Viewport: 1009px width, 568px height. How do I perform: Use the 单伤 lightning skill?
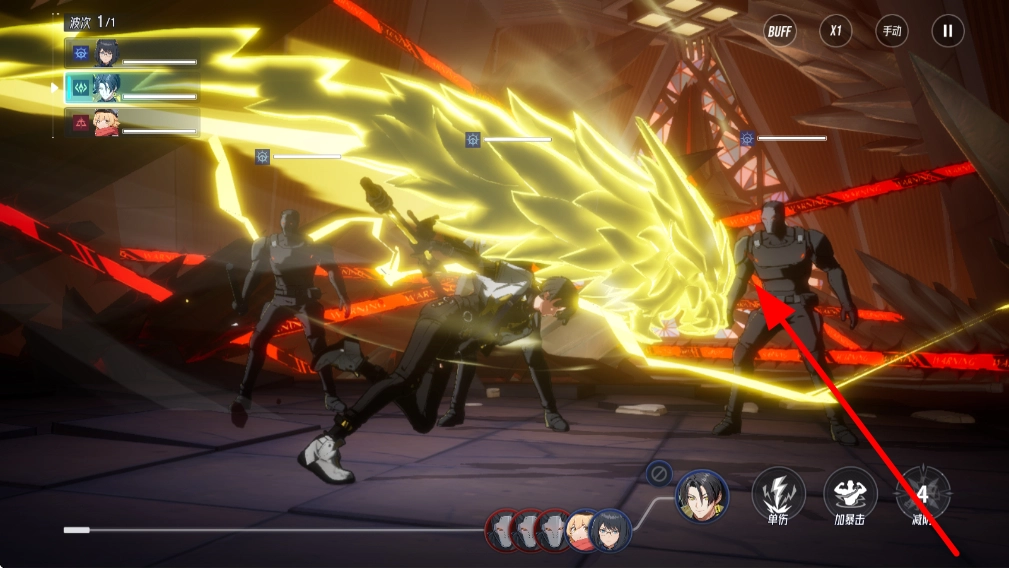(778, 492)
